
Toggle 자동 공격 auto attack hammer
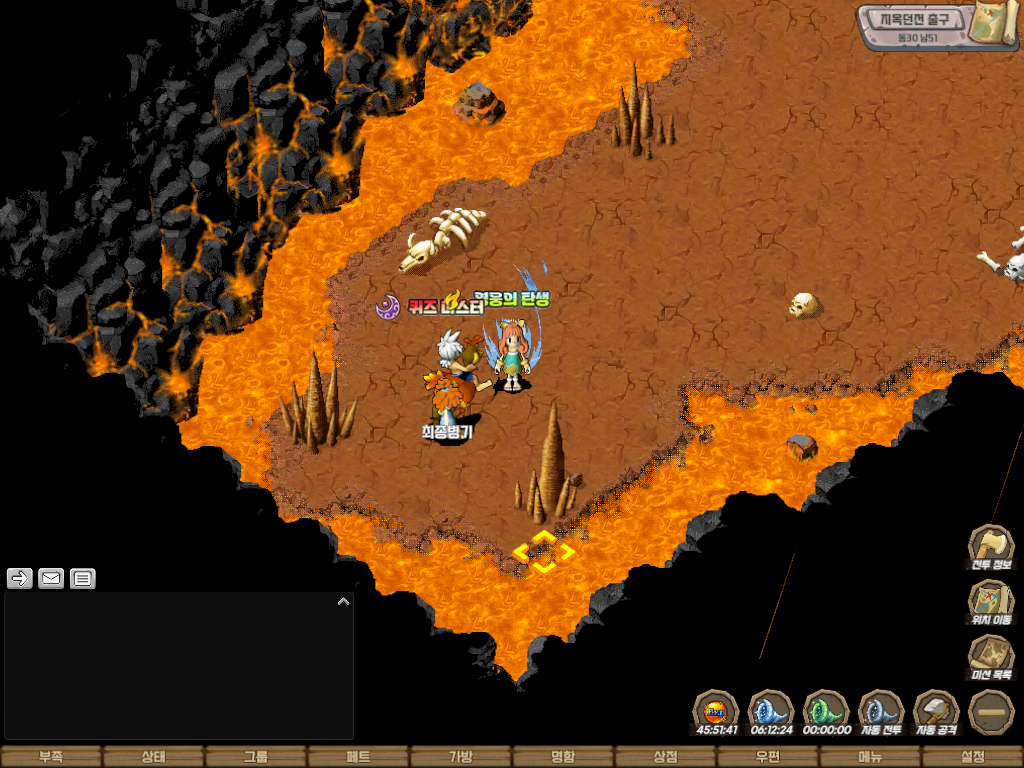point(936,712)
